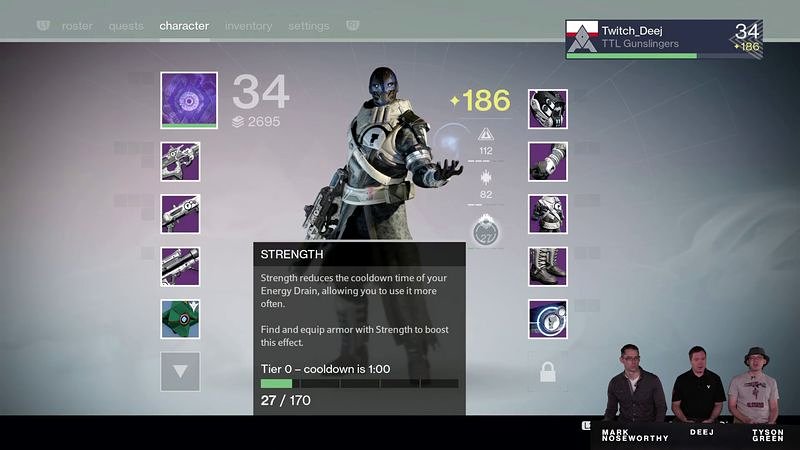Go to the inventory tab
Screen dimensions: 800x450
tap(247, 26)
